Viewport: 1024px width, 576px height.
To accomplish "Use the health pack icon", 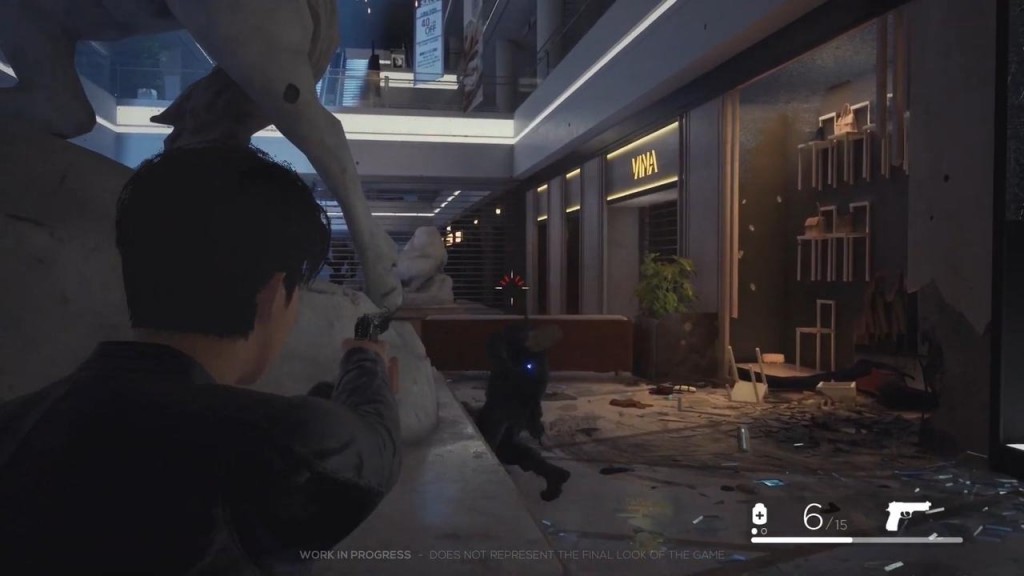I will 760,516.
